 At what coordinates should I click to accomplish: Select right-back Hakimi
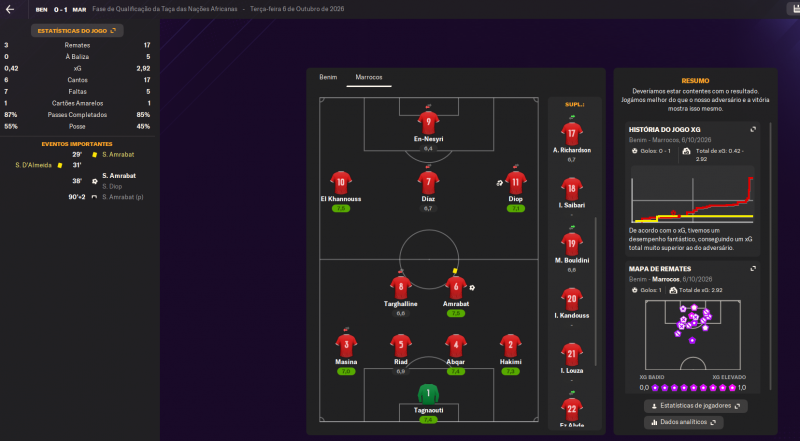(510, 344)
